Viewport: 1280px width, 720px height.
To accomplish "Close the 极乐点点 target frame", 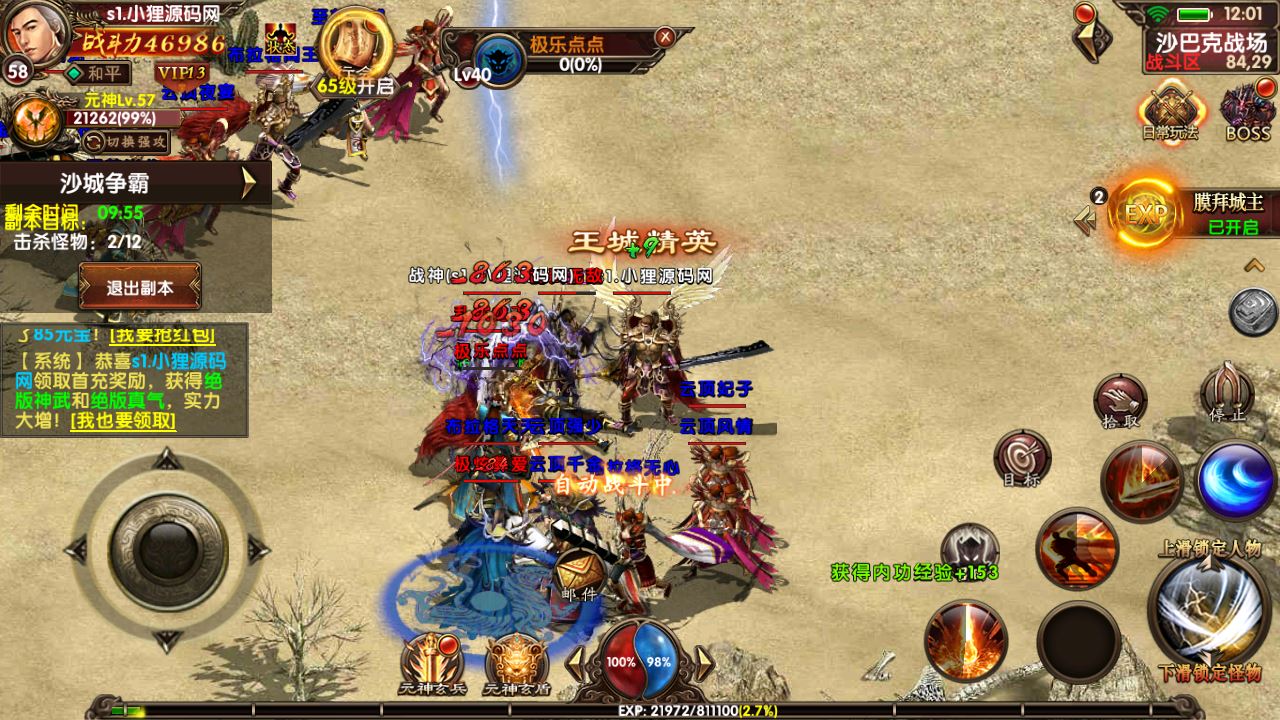I will click(664, 37).
